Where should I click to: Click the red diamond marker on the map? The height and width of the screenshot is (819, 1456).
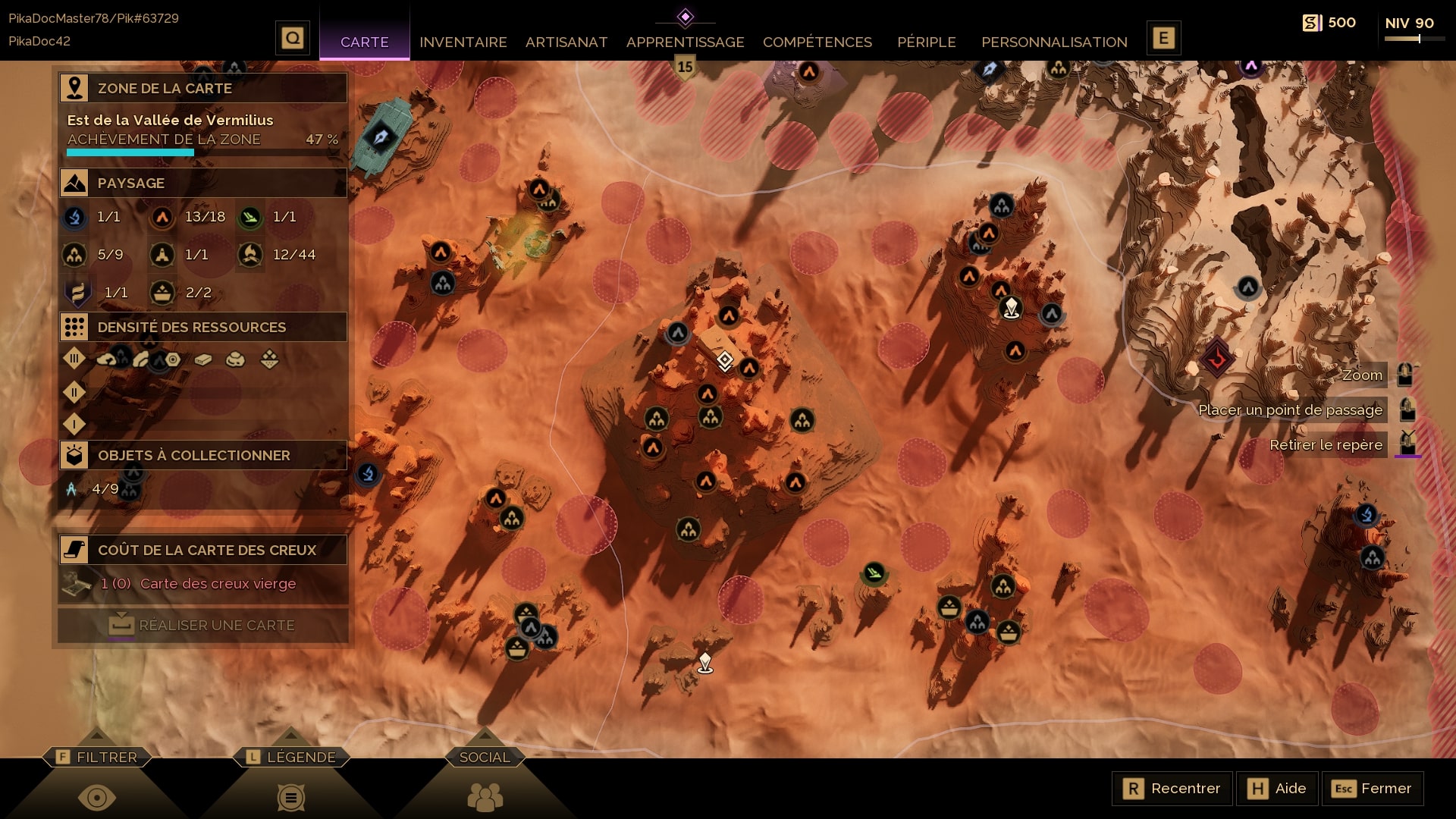1217,358
